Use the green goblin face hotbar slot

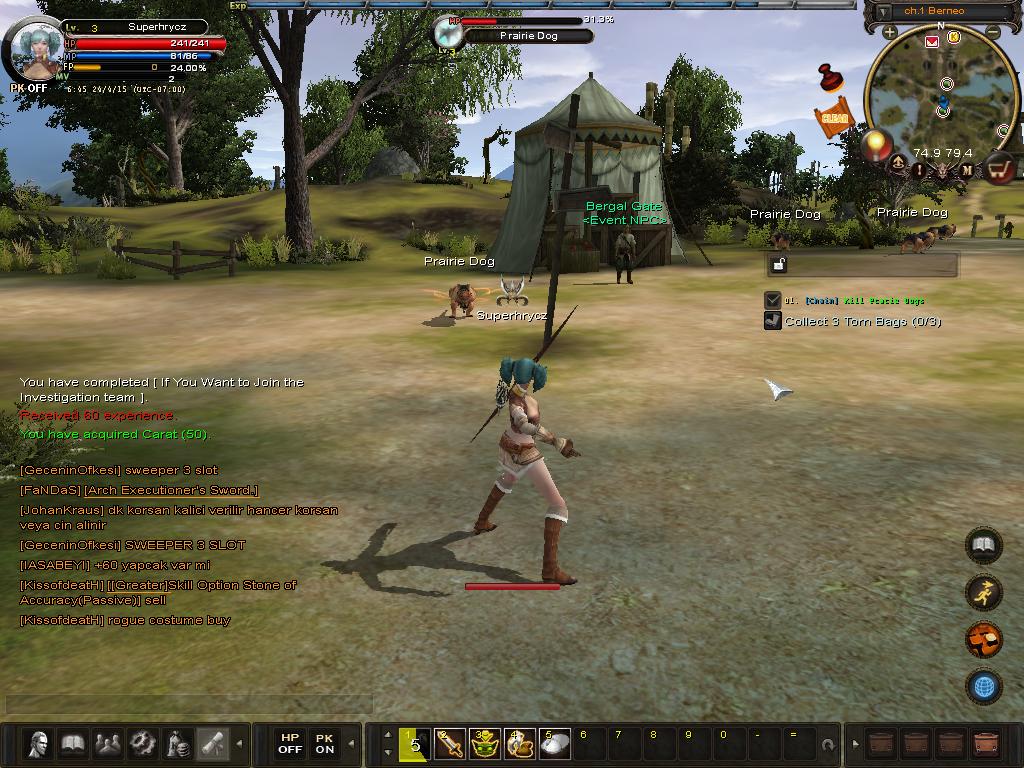[x=485, y=743]
